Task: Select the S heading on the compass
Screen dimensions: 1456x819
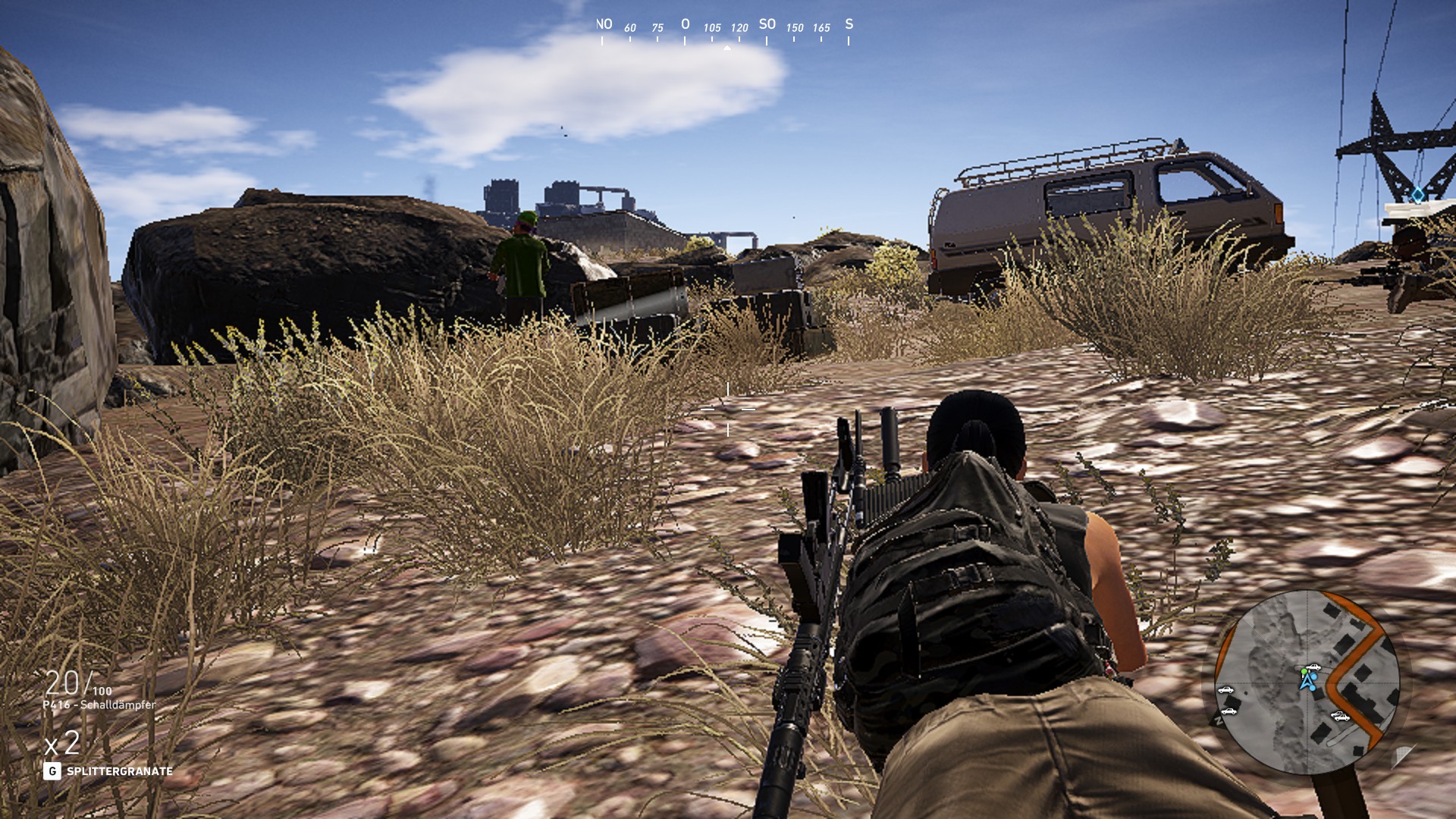Action: point(849,24)
